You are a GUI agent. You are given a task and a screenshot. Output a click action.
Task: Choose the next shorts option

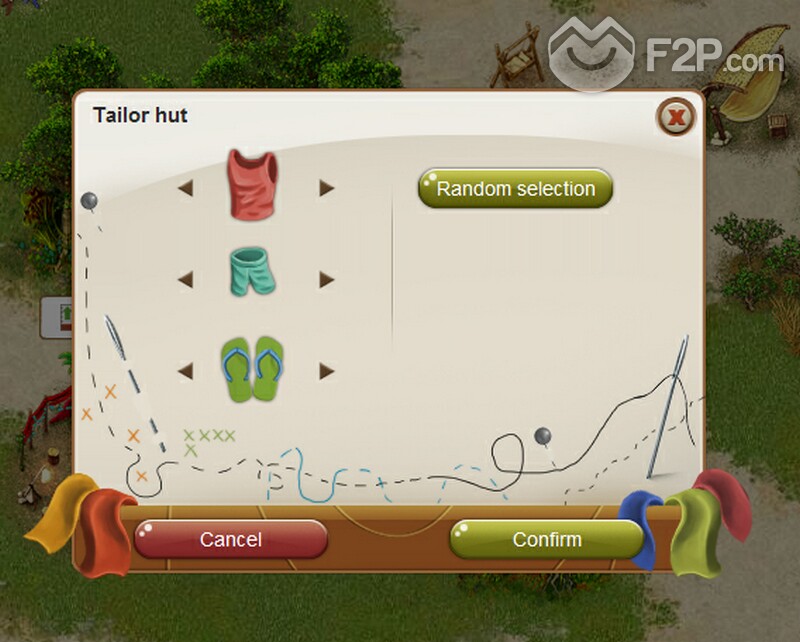coord(326,280)
